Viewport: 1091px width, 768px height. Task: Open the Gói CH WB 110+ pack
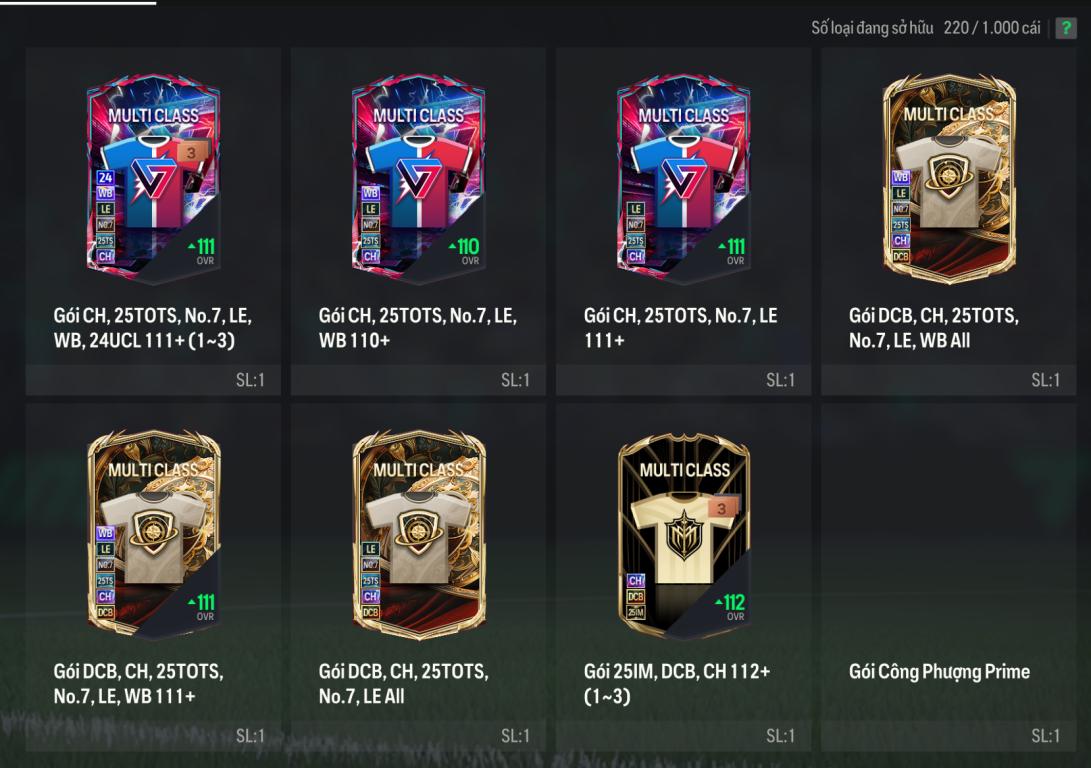(418, 182)
